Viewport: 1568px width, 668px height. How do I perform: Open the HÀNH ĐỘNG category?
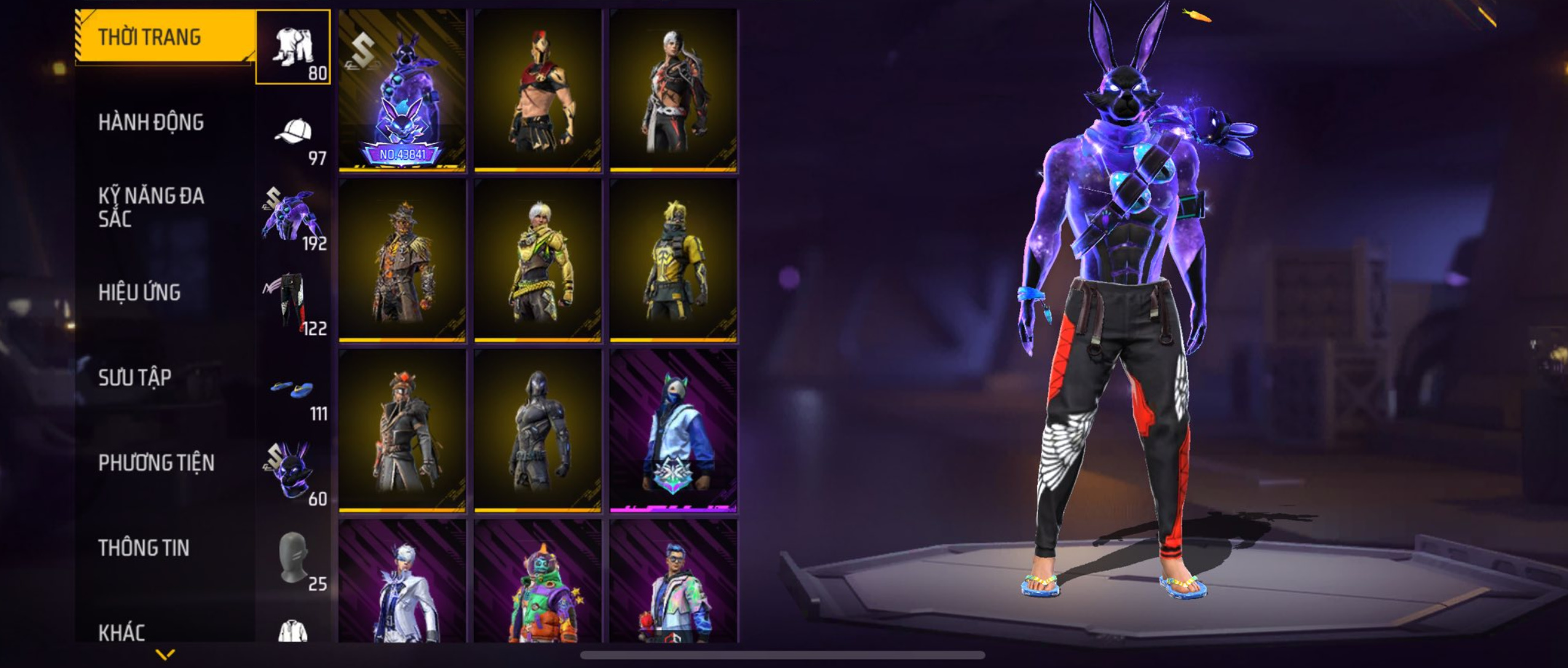[151, 122]
